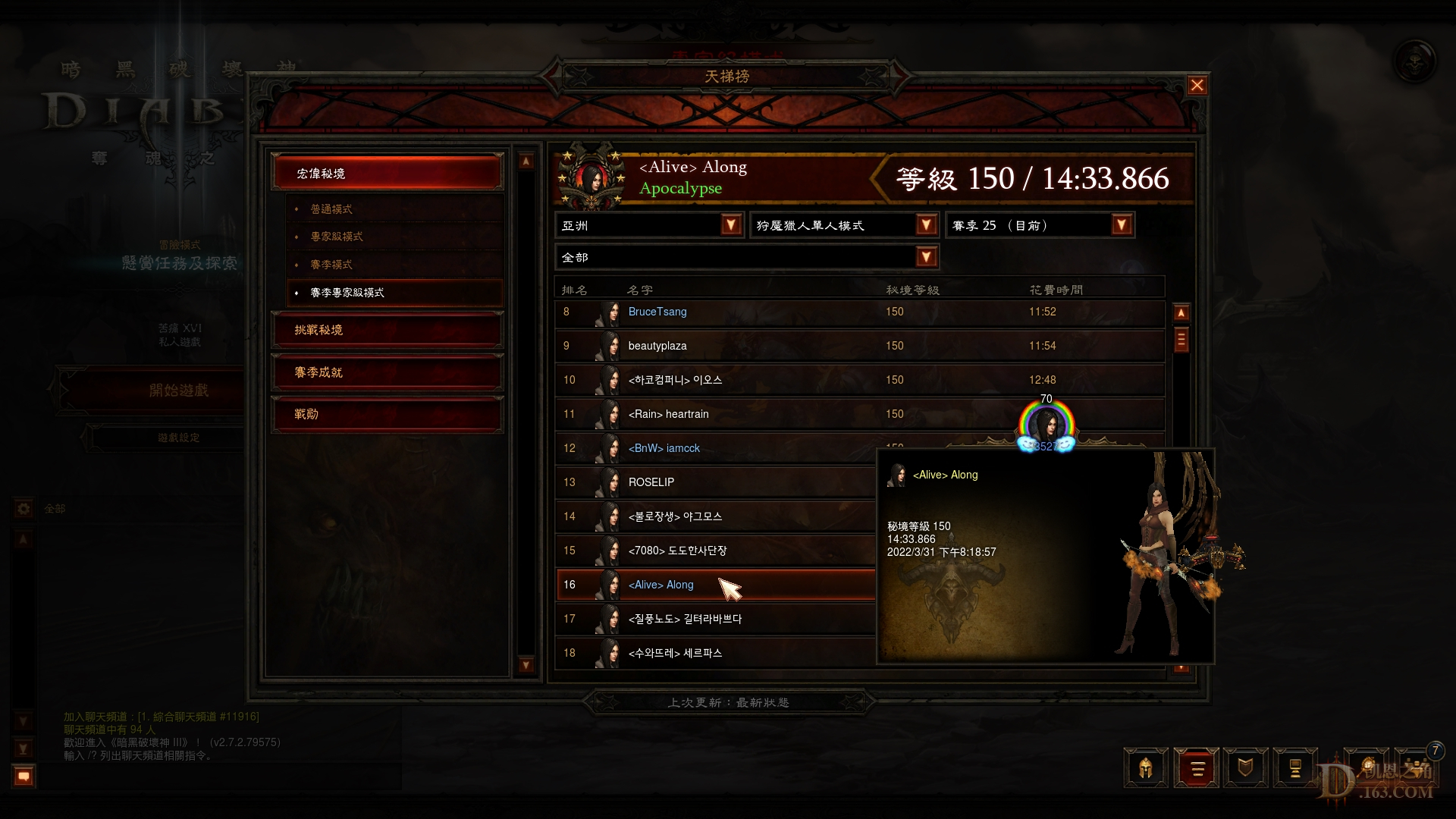Screen dimensions: 1456x819
Task: Open the achievements helmet icon at bottom
Action: [x=1146, y=767]
